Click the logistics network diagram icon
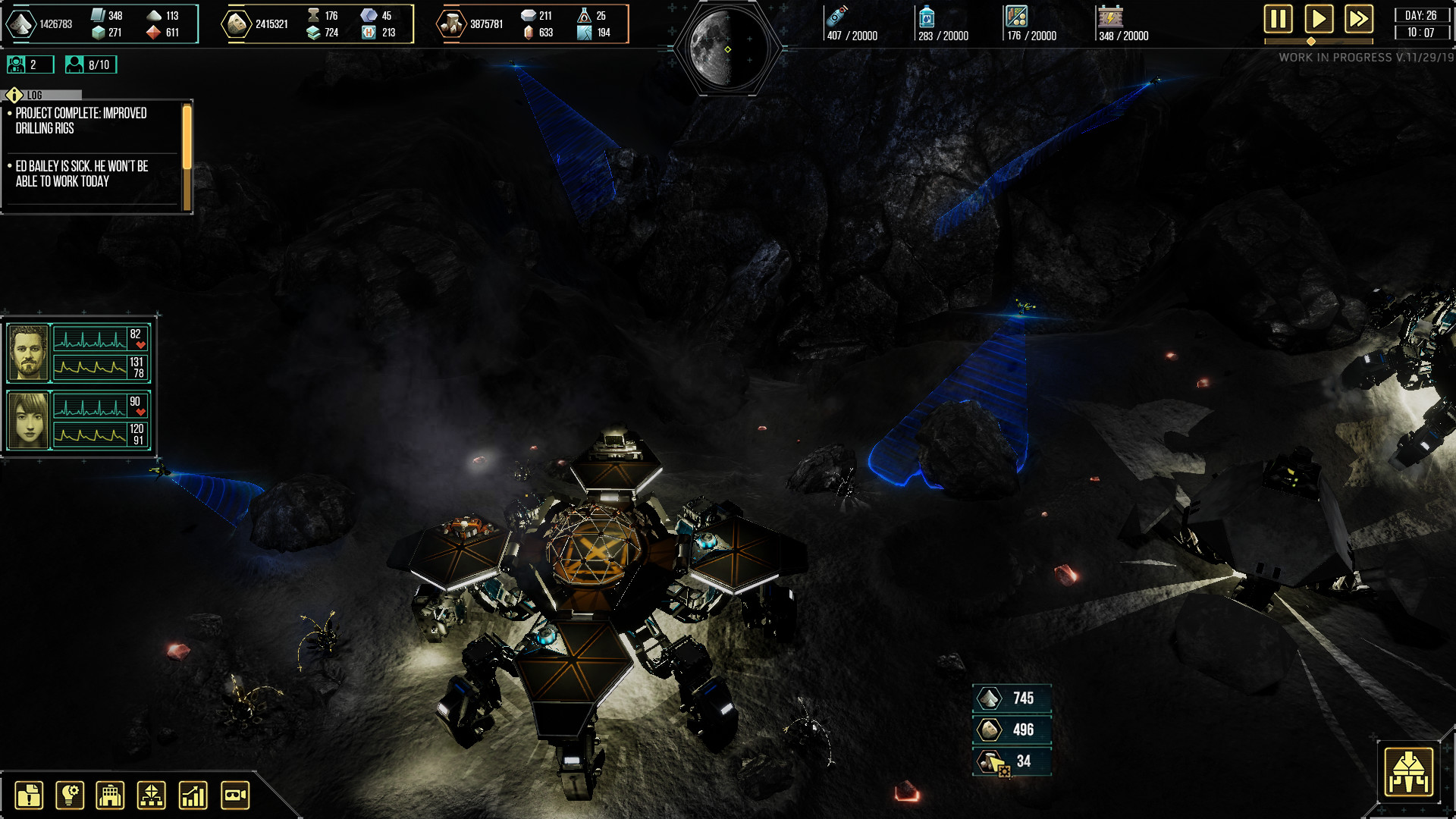The width and height of the screenshot is (1456, 819). click(x=151, y=795)
